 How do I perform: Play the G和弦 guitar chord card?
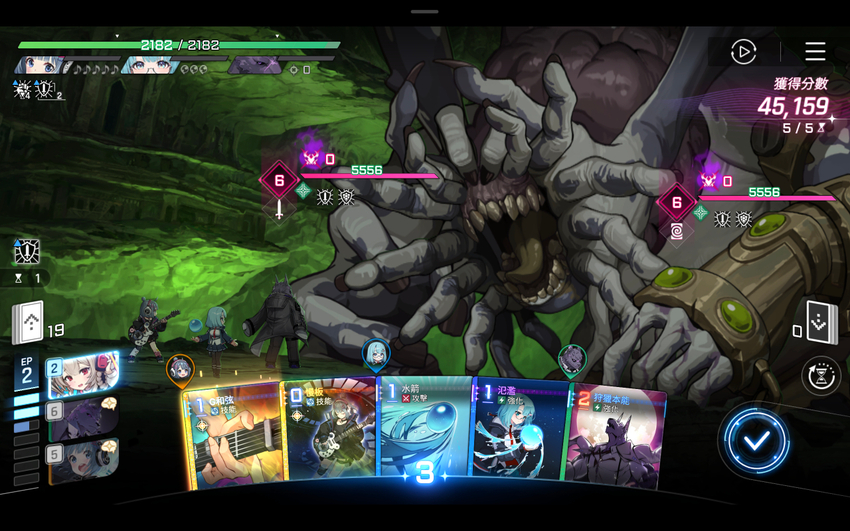click(x=232, y=438)
